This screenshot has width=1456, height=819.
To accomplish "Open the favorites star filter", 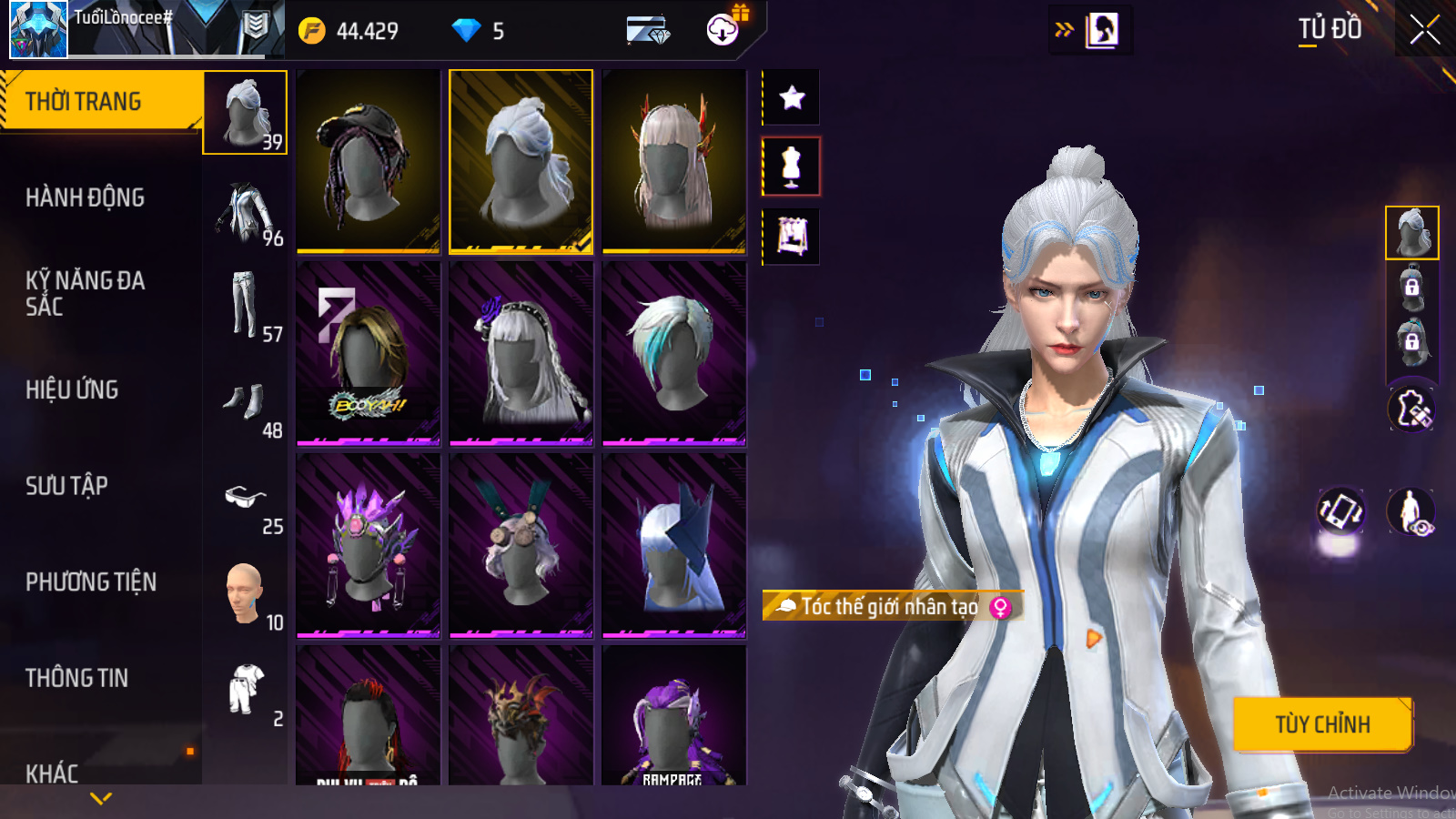I will tap(792, 97).
